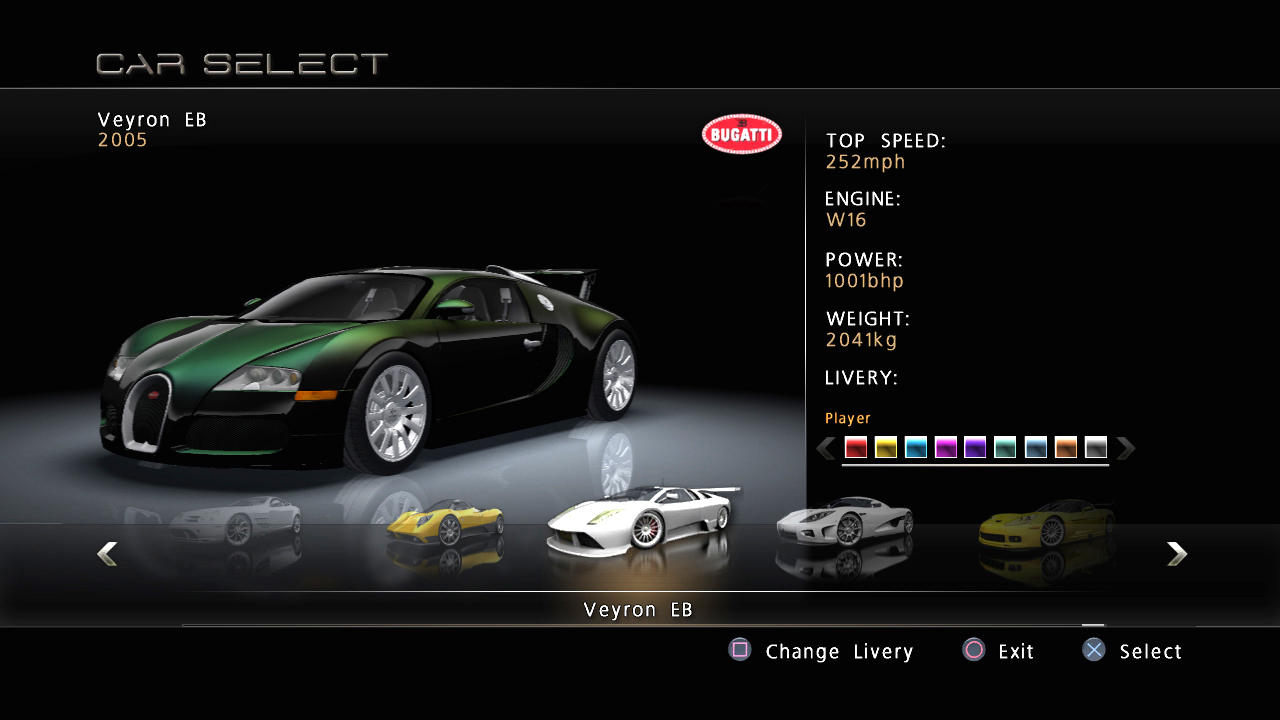Image resolution: width=1280 pixels, height=720 pixels.
Task: Show next cars with the carousel right arrow
Action: click(1177, 553)
